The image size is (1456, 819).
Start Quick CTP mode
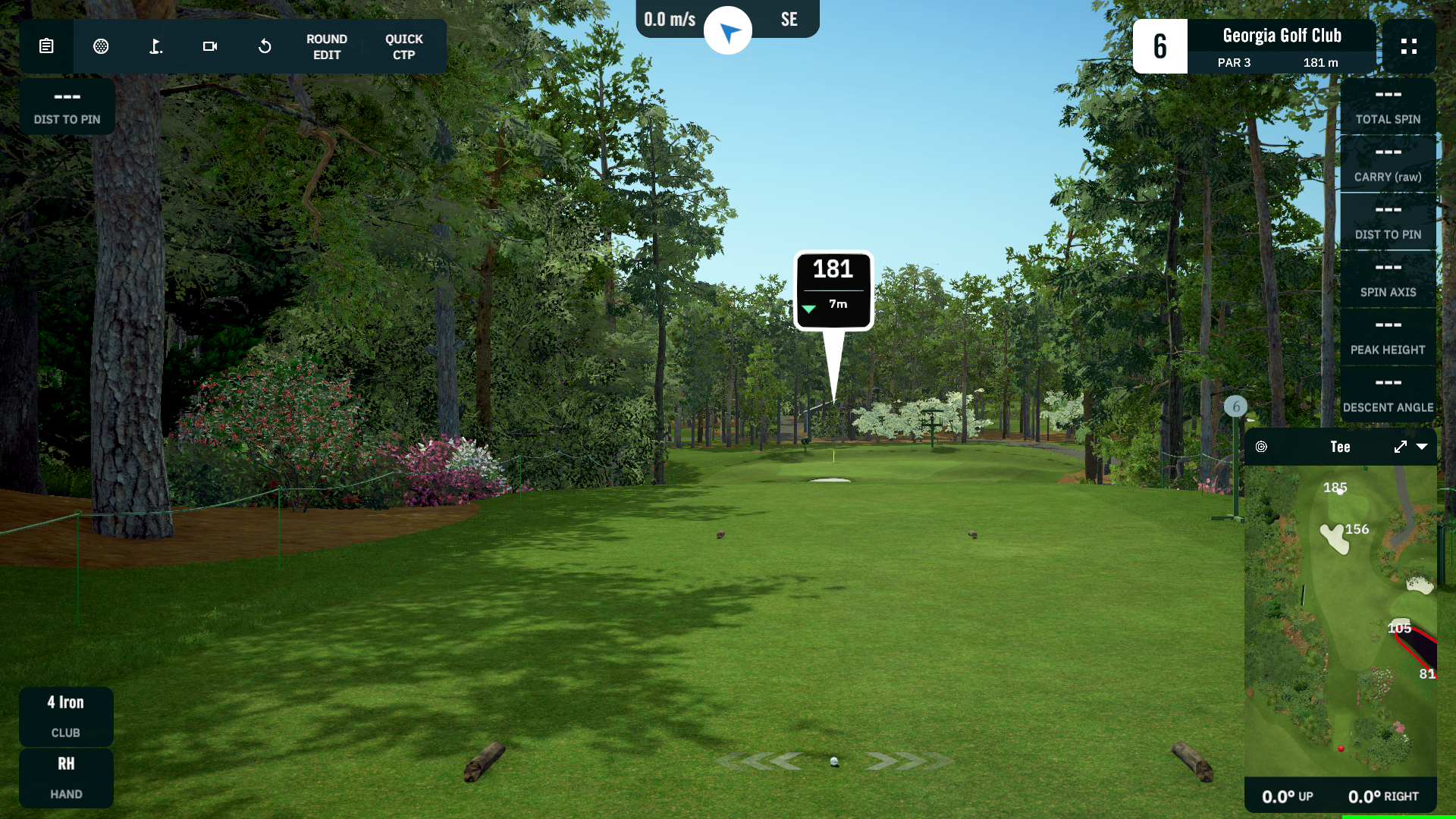click(x=403, y=47)
